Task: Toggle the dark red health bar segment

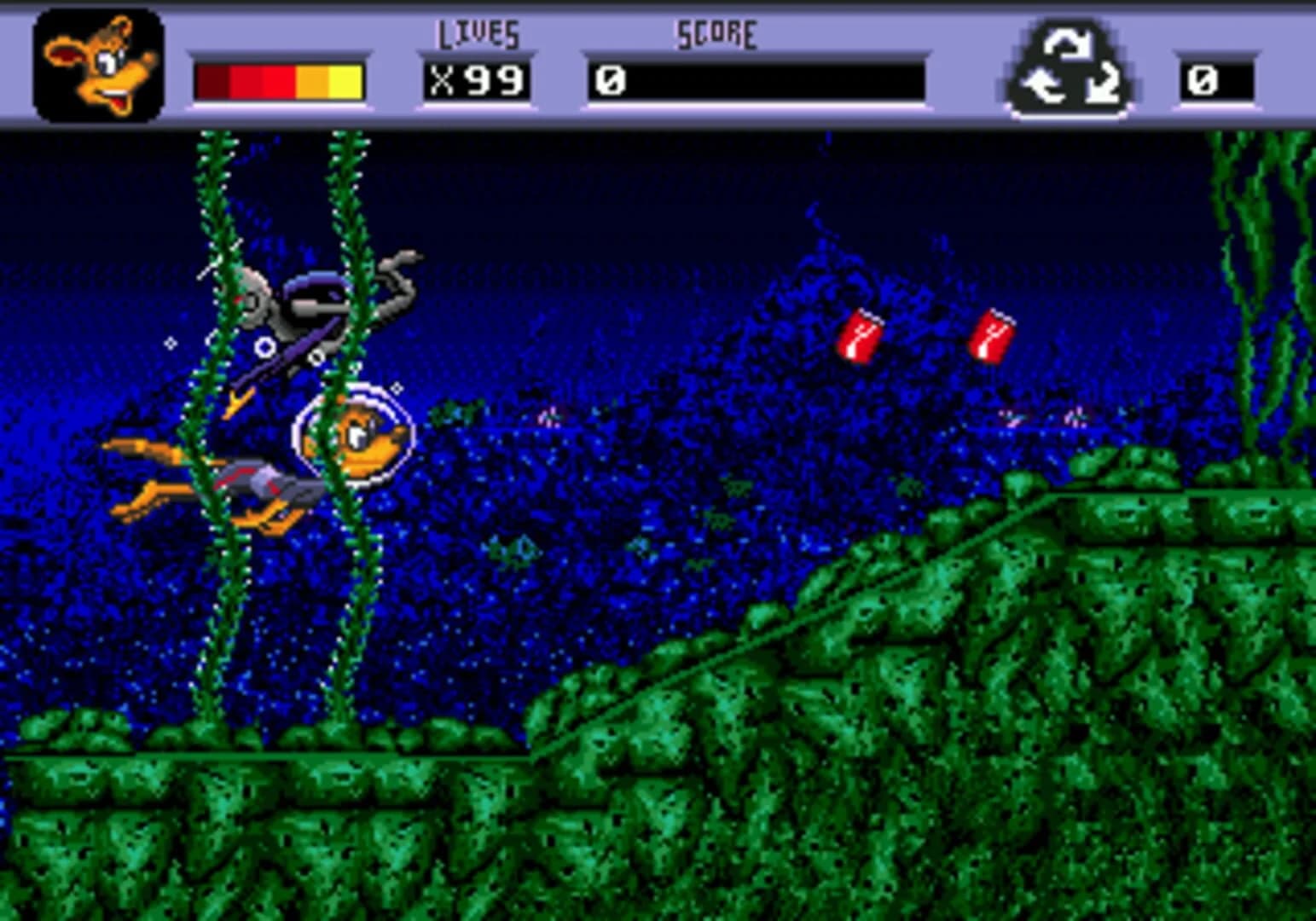Action: click(212, 78)
